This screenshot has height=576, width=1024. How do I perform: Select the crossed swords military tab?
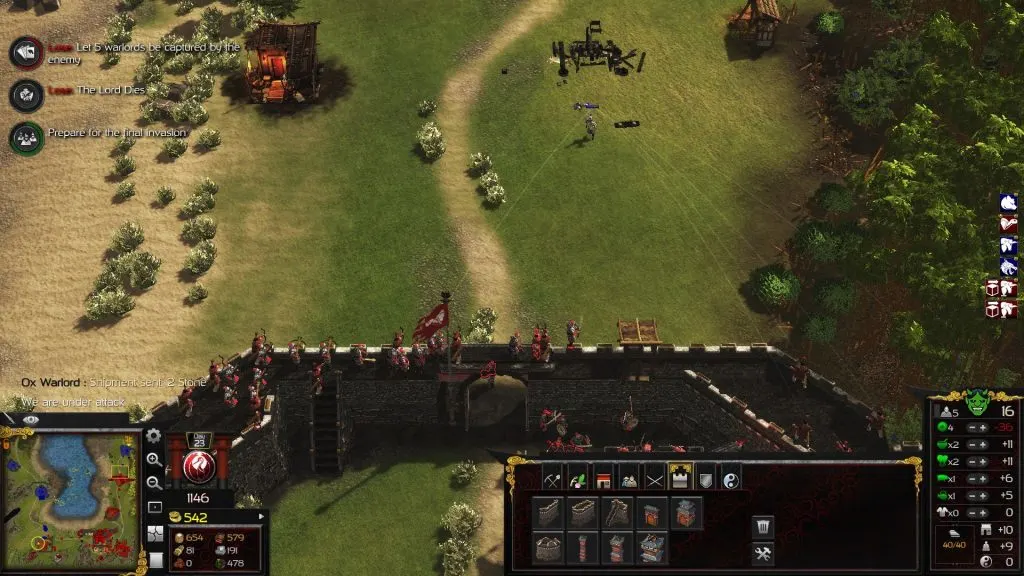coord(654,479)
